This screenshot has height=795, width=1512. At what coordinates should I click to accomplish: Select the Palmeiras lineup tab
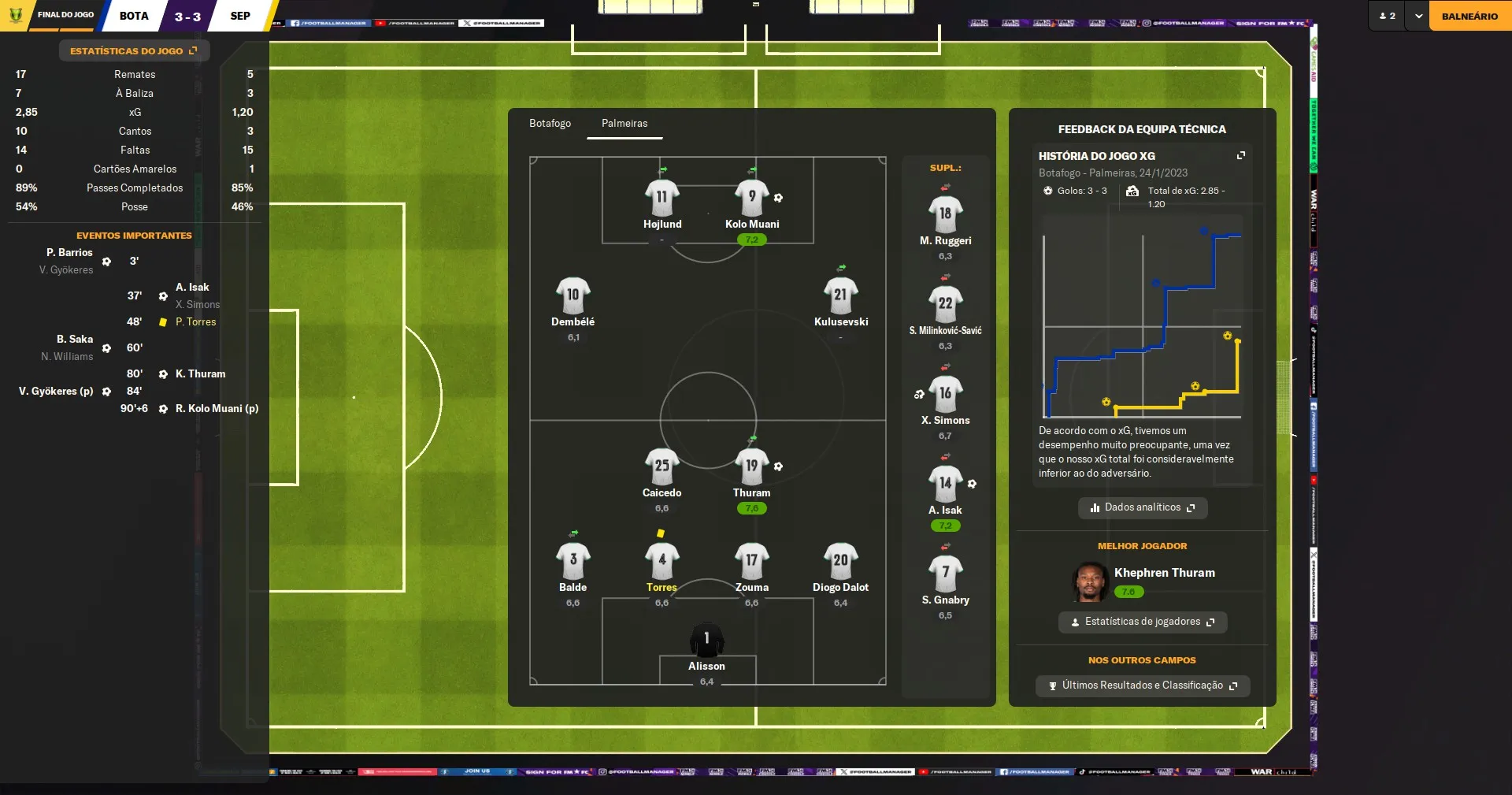tap(624, 124)
